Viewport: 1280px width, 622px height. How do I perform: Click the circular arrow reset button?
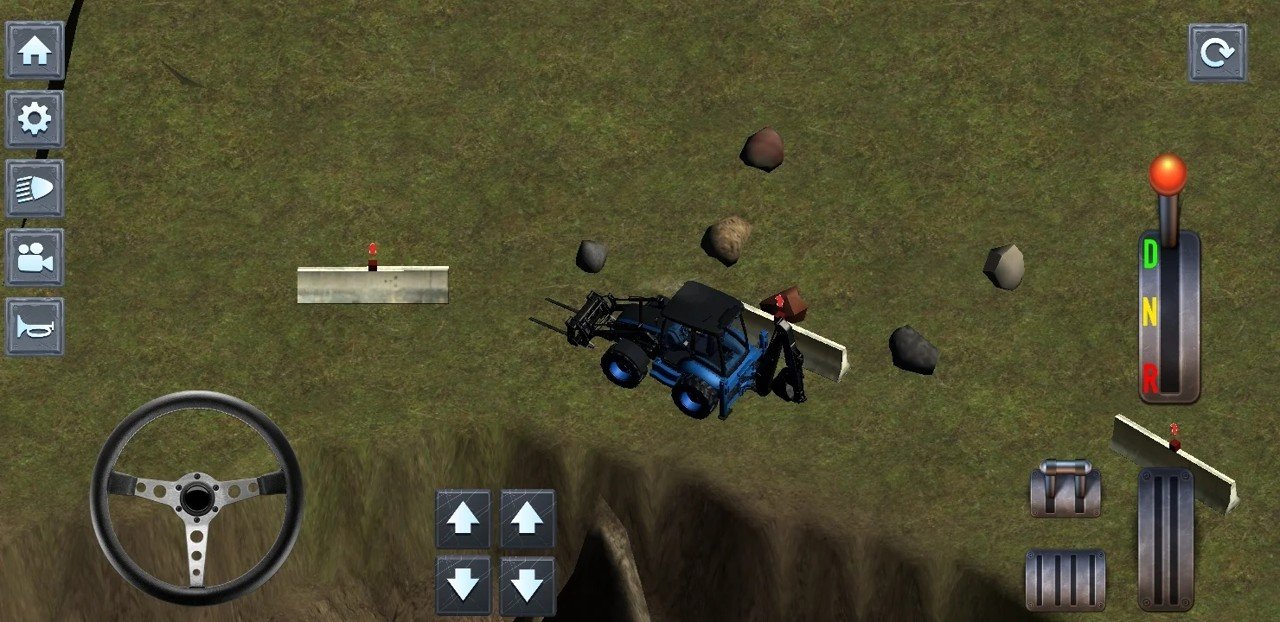click(1217, 53)
